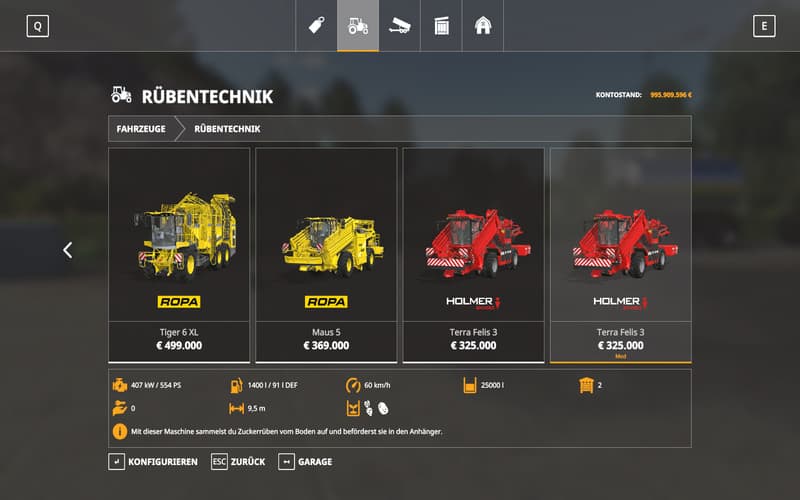Click the Rübentechnik breadcrumb entry

(x=227, y=129)
